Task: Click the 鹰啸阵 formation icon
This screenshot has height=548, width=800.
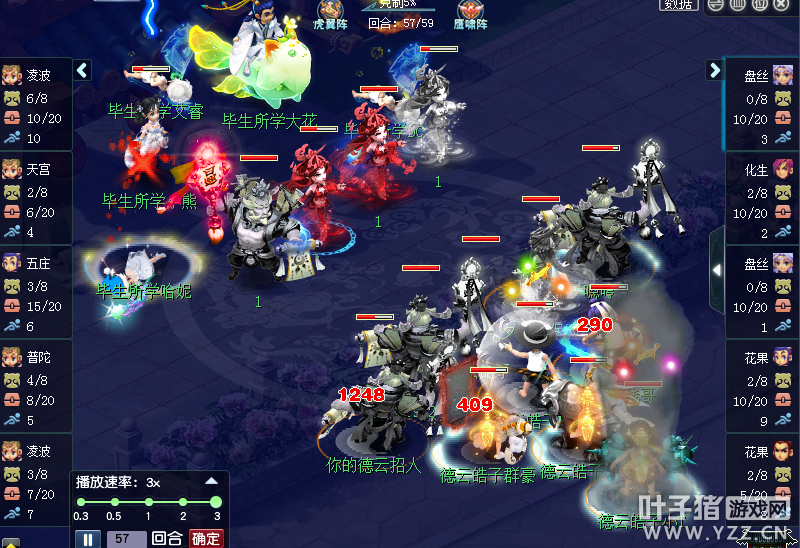Action: [x=469, y=15]
